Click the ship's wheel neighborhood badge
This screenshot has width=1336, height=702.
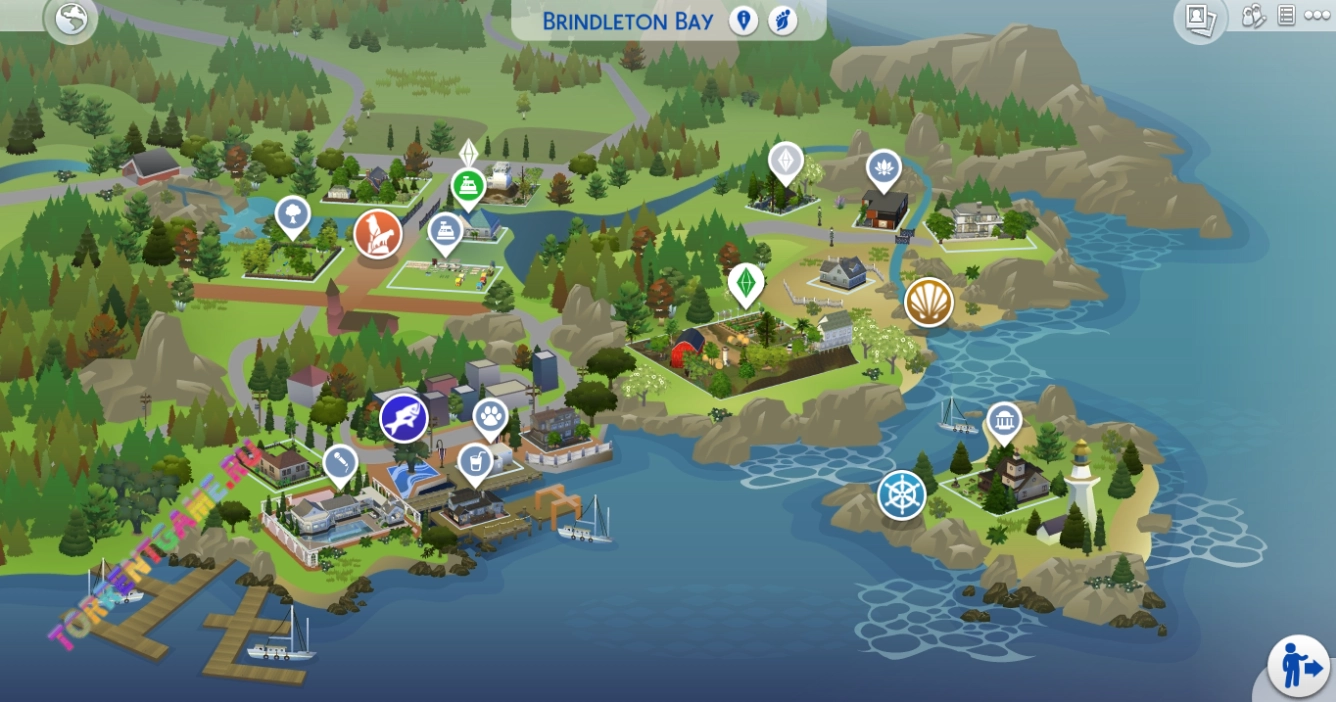[902, 495]
